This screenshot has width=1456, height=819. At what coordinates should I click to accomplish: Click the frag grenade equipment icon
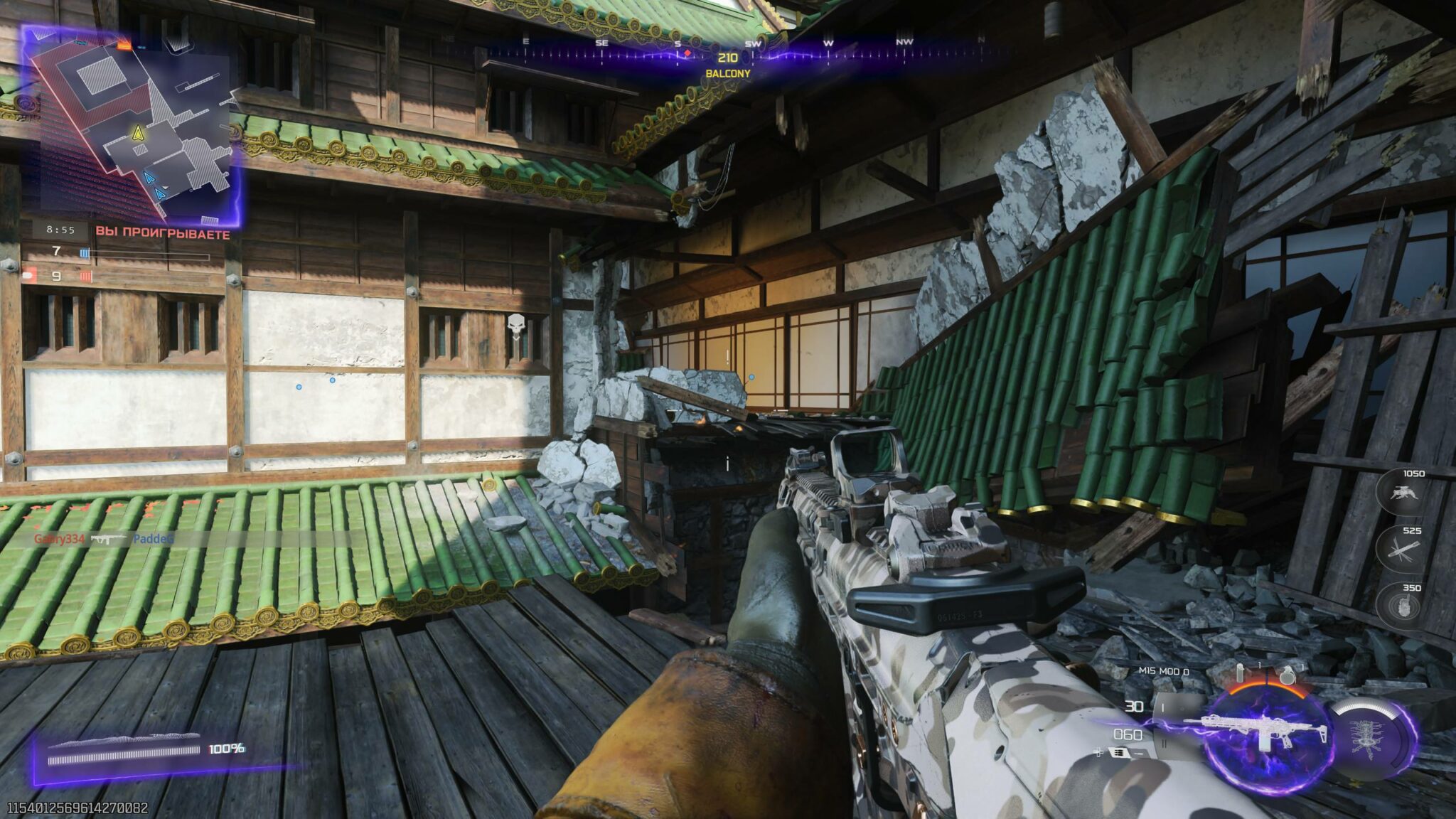(x=1288, y=676)
